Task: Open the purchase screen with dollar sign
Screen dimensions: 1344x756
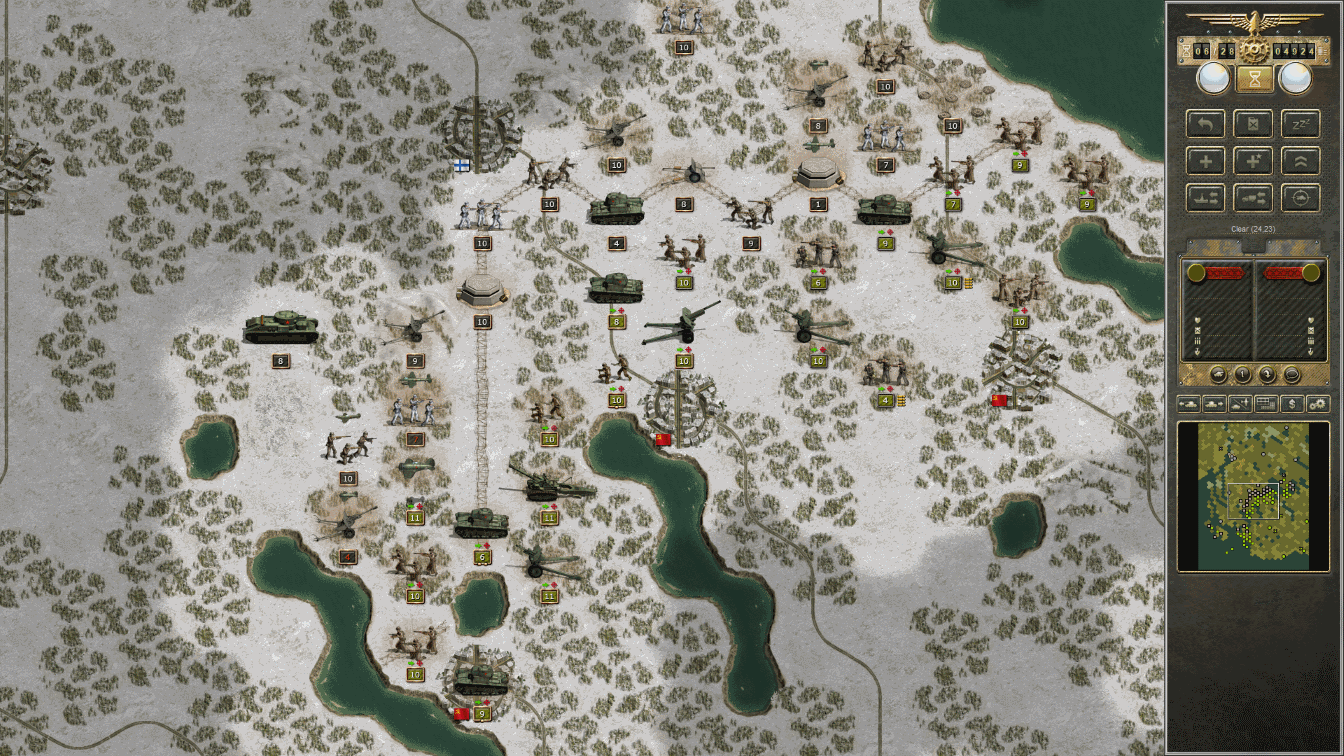Action: click(x=1293, y=404)
